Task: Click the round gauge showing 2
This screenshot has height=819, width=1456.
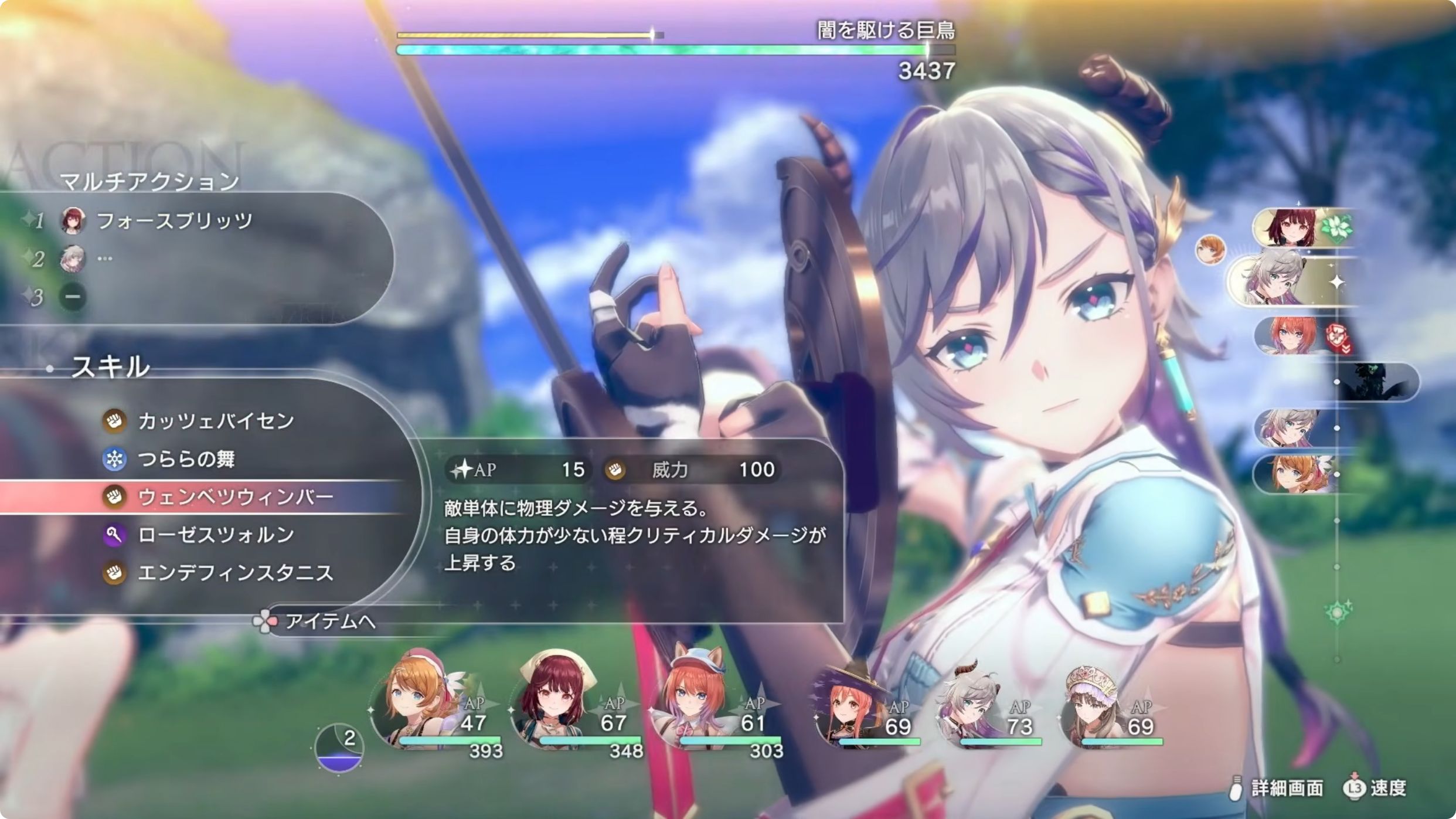Action: click(x=339, y=747)
